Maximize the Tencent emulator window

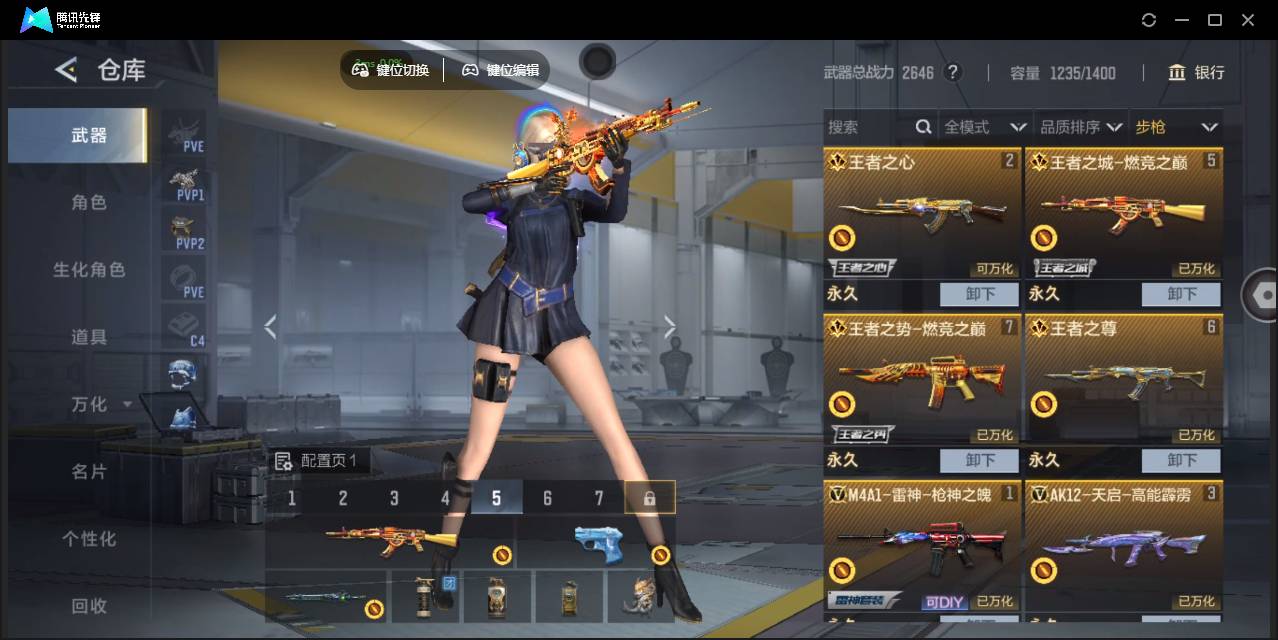pyautogui.click(x=1215, y=20)
